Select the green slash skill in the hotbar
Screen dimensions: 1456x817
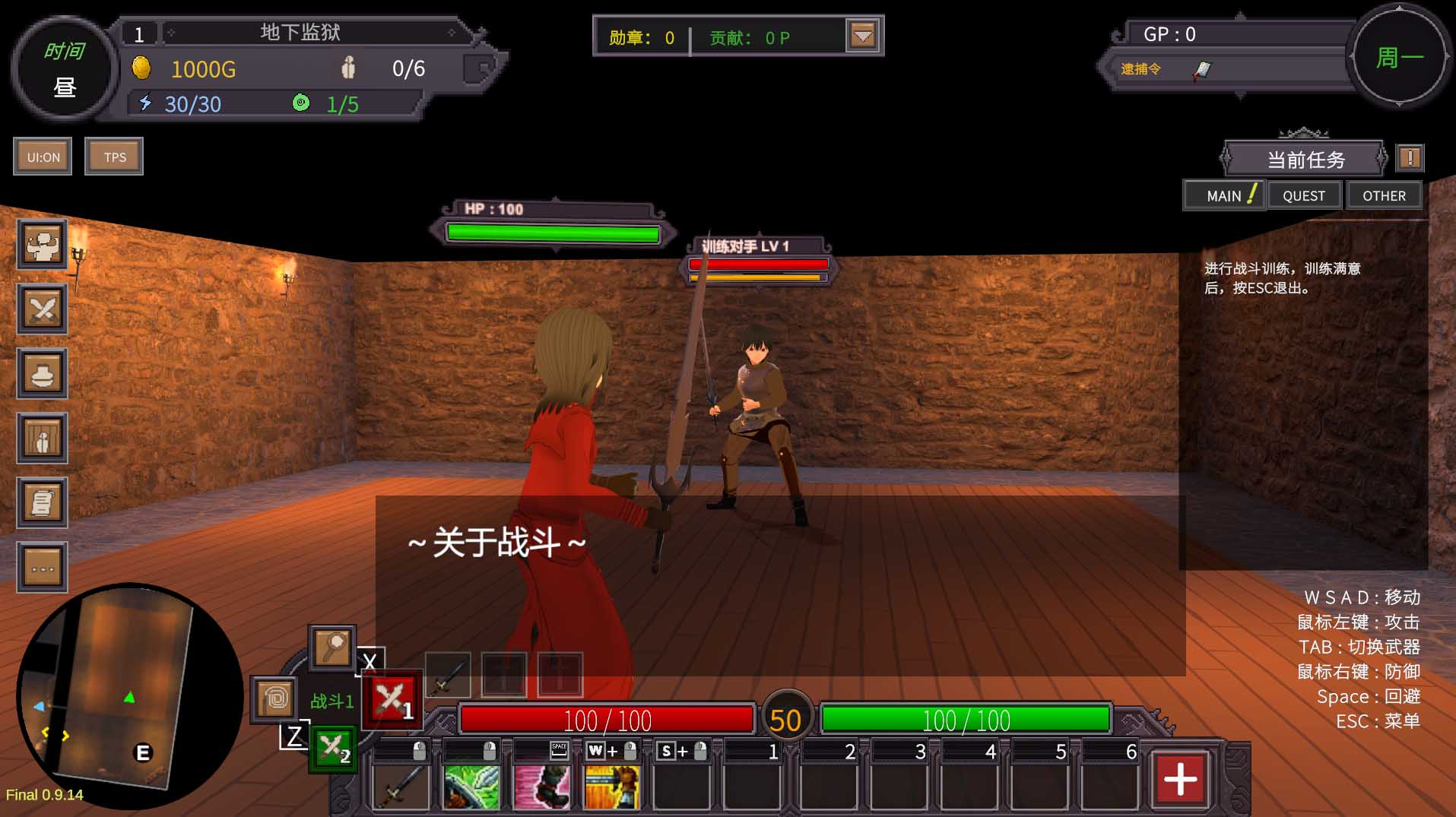[471, 787]
